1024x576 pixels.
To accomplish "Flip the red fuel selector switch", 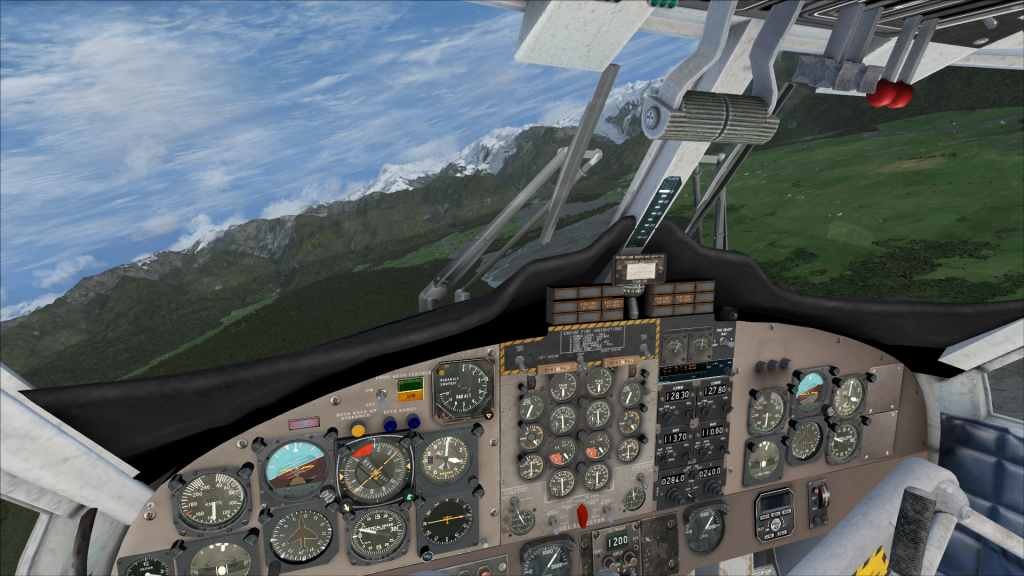I will [x=581, y=514].
